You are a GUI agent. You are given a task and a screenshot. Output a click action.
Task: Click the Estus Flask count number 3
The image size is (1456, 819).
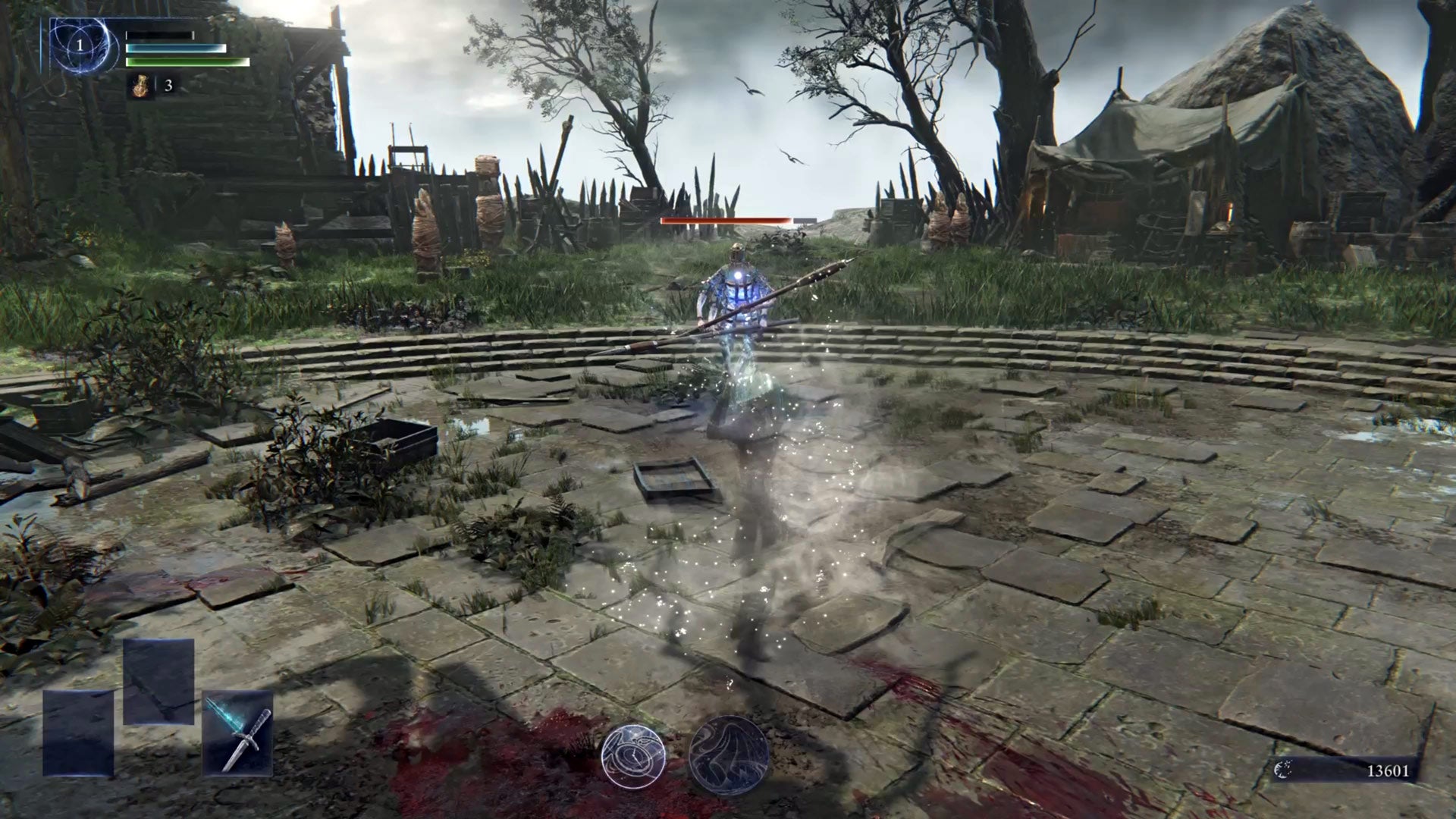point(168,86)
